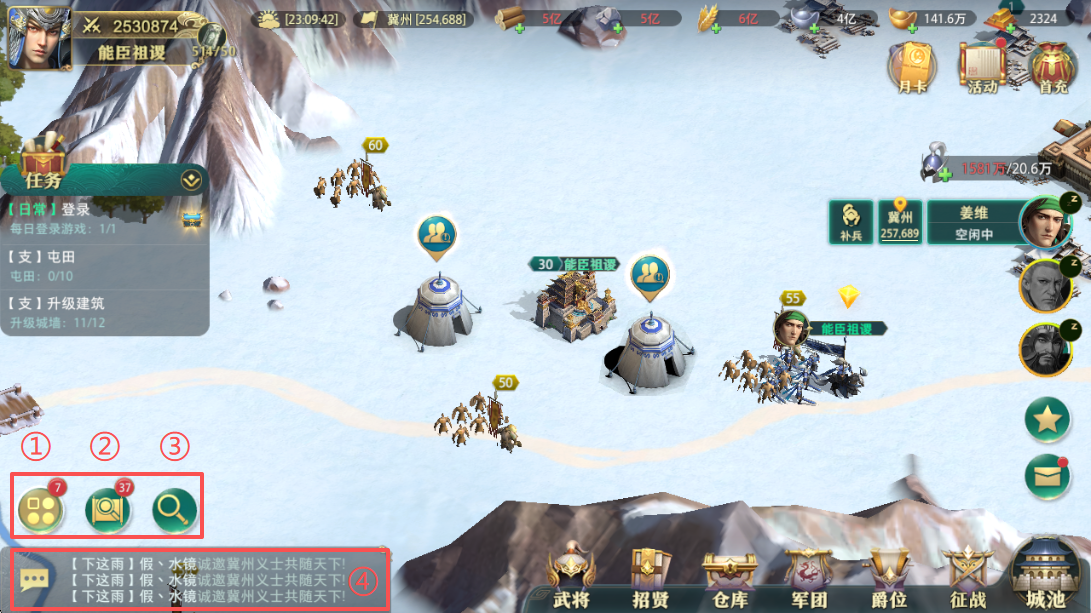
Task: Open the player avatar profile
Action: [39, 37]
